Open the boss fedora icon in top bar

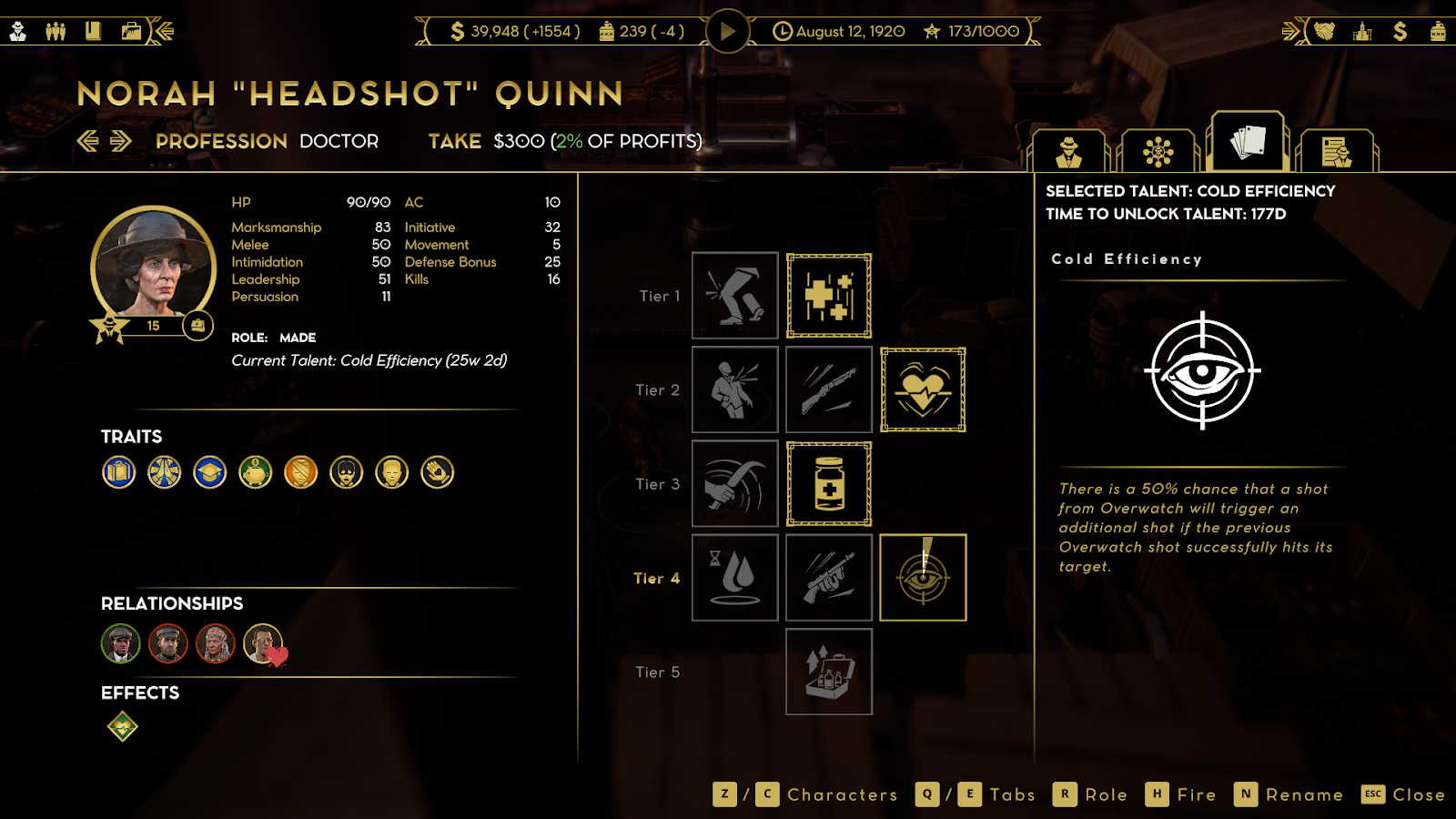[x=18, y=32]
